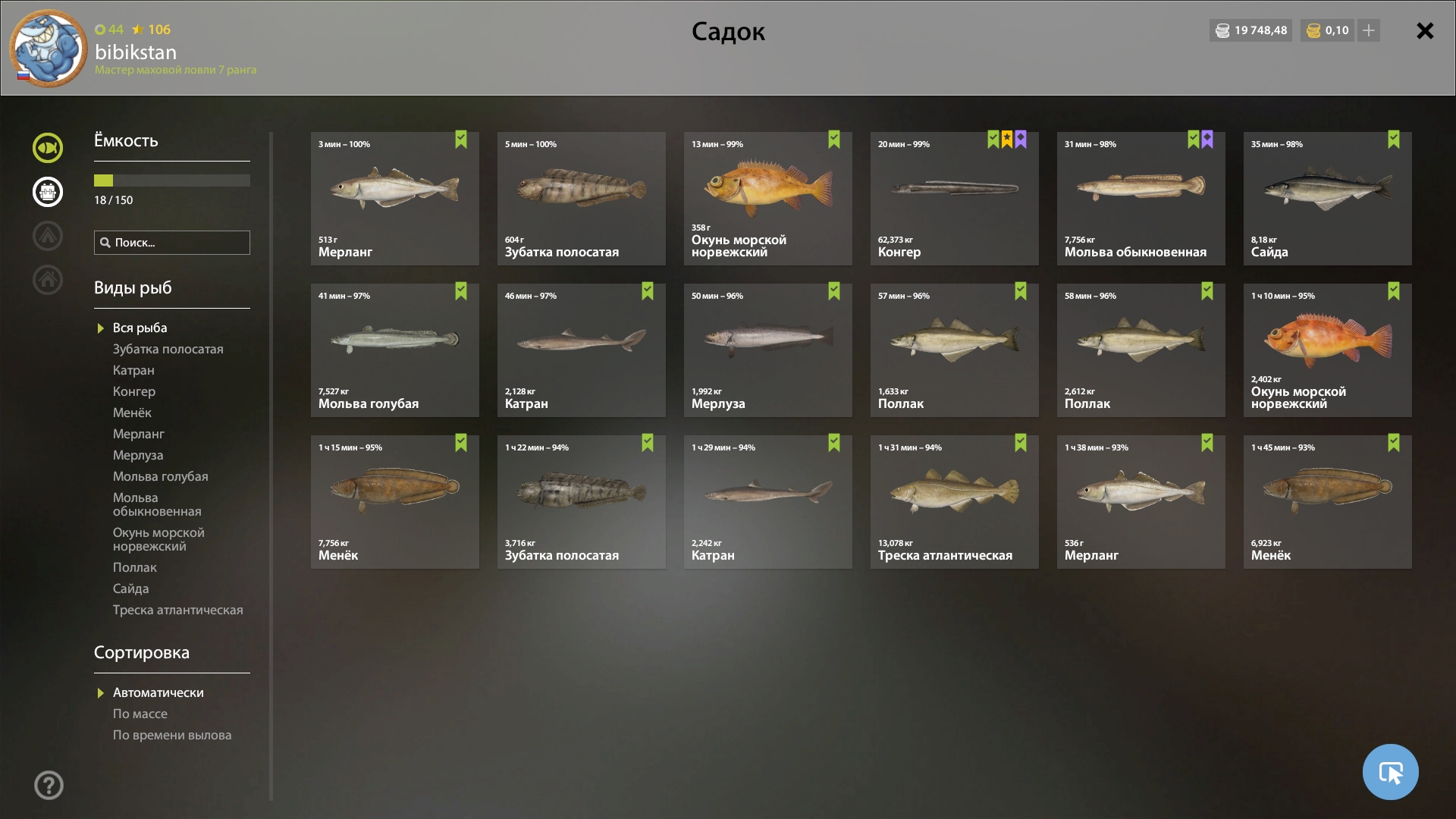Select the Сайда species filter

[131, 588]
